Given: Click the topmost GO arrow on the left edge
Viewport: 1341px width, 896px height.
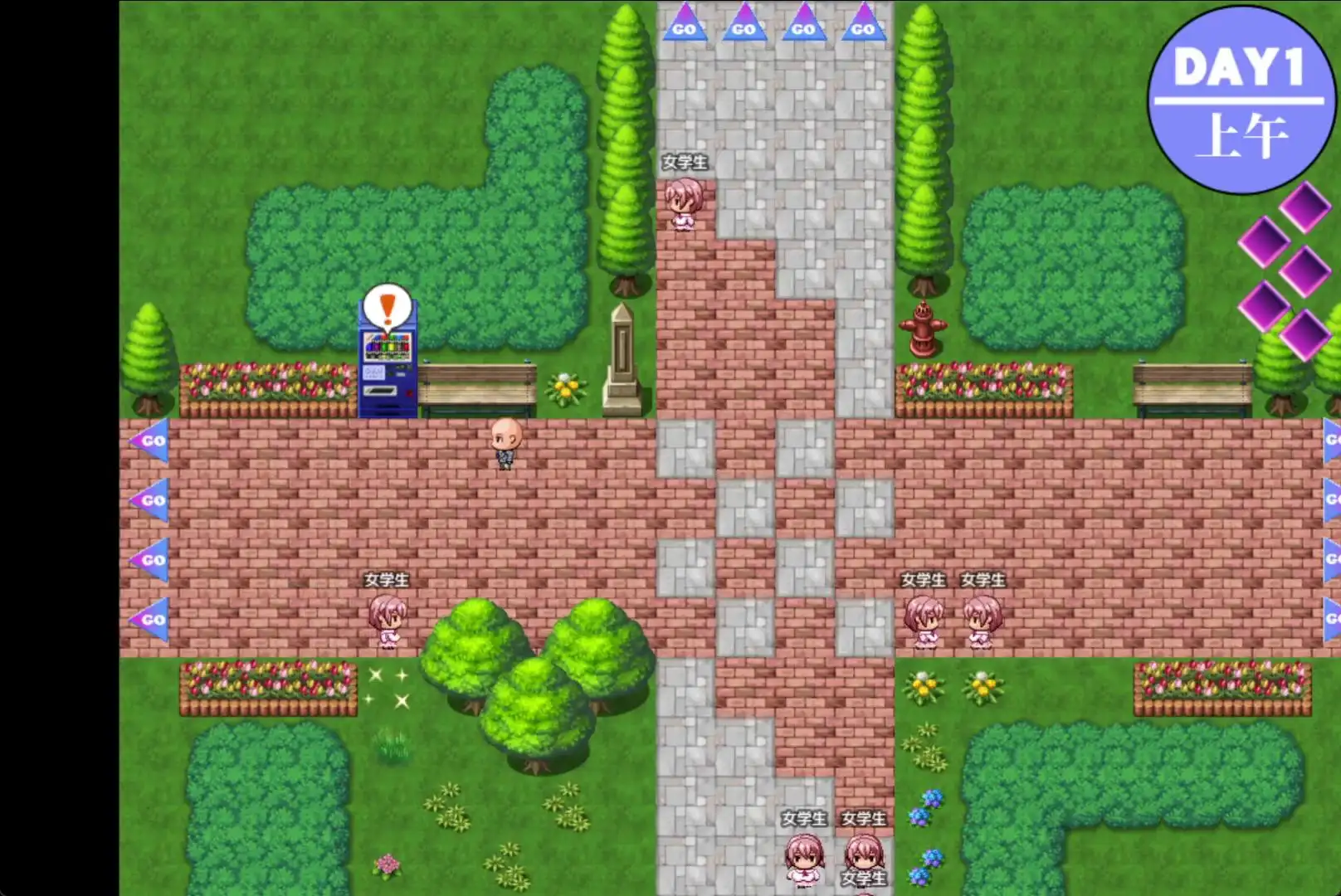Looking at the screenshot, I should pyautogui.click(x=154, y=442).
